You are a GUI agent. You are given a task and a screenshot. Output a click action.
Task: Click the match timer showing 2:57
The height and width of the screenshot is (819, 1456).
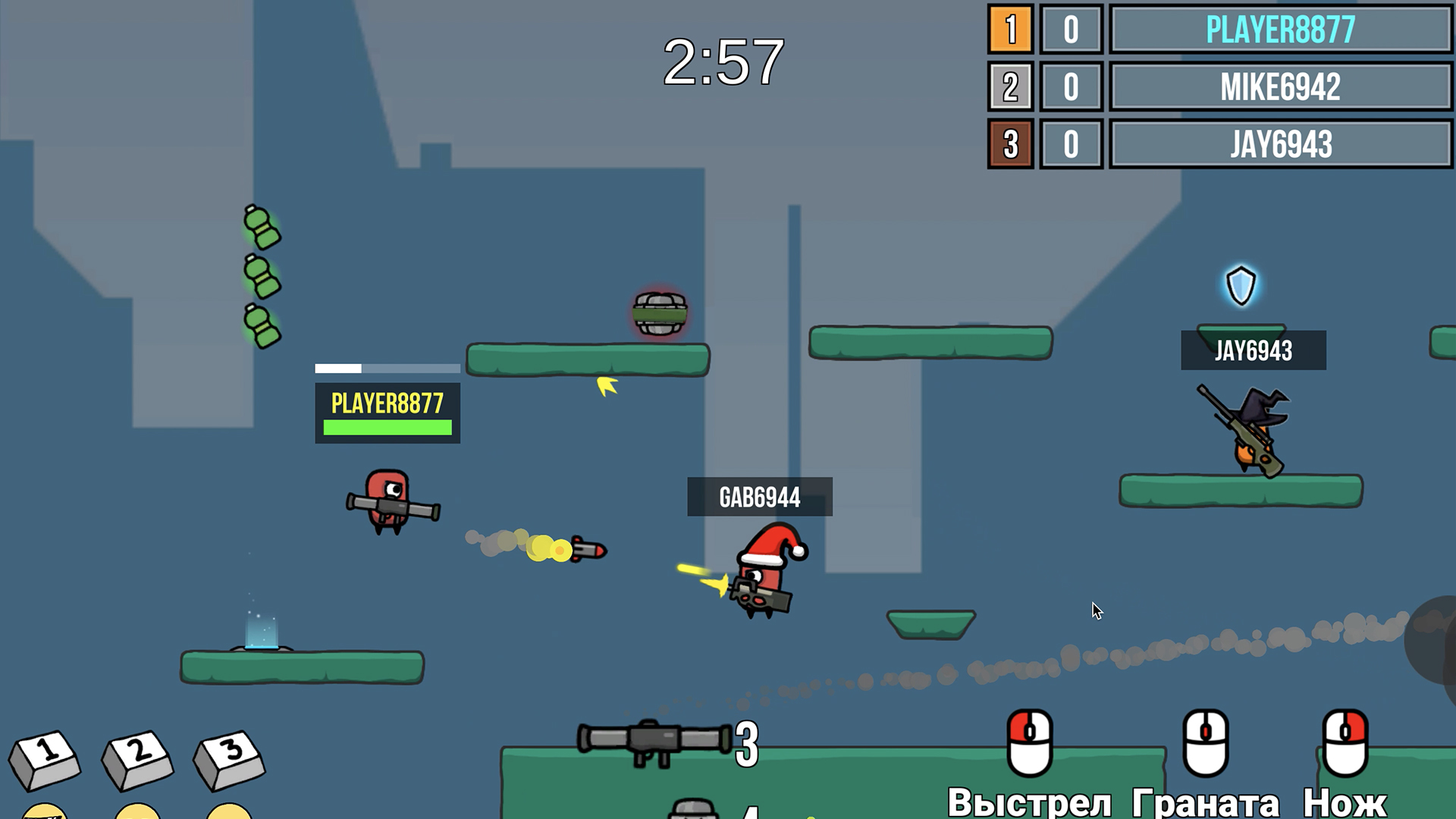(723, 62)
